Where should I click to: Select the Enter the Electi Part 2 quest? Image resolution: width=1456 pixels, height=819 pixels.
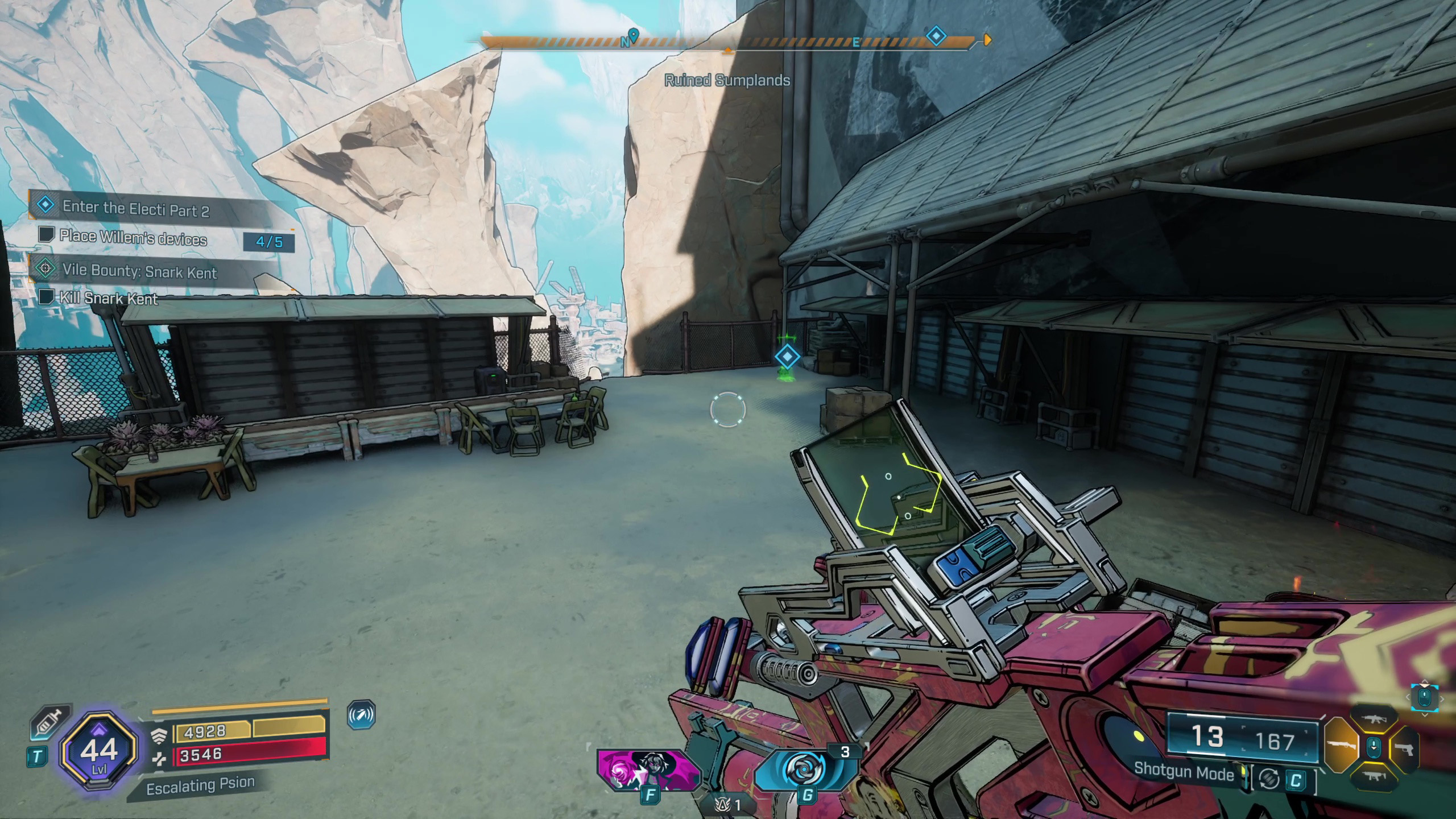(x=135, y=209)
